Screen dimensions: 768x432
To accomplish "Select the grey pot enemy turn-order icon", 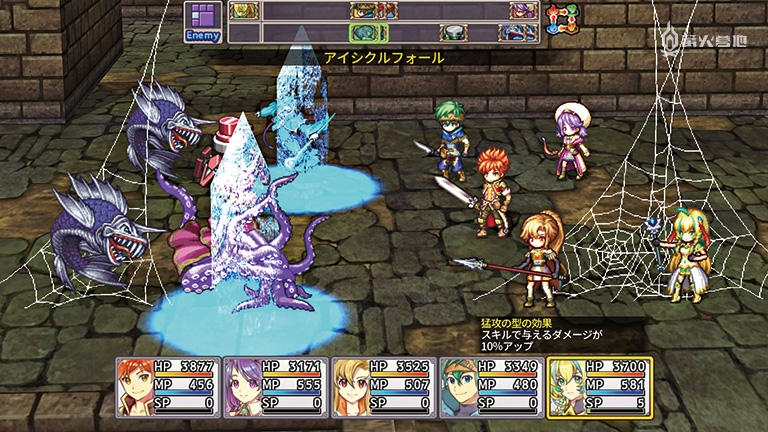I will (455, 33).
